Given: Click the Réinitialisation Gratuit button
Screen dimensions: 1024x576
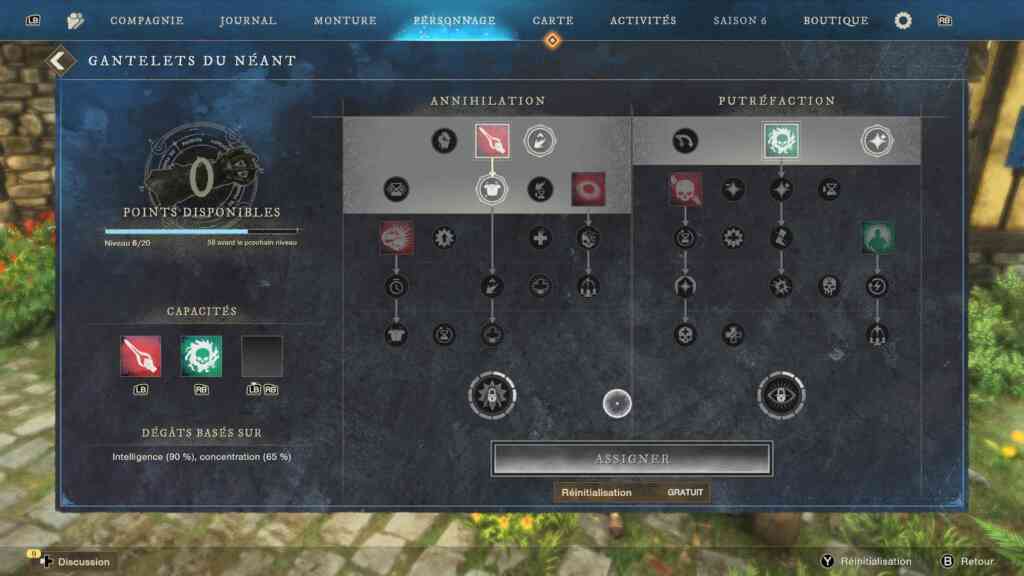Looking at the screenshot, I should (x=632, y=492).
